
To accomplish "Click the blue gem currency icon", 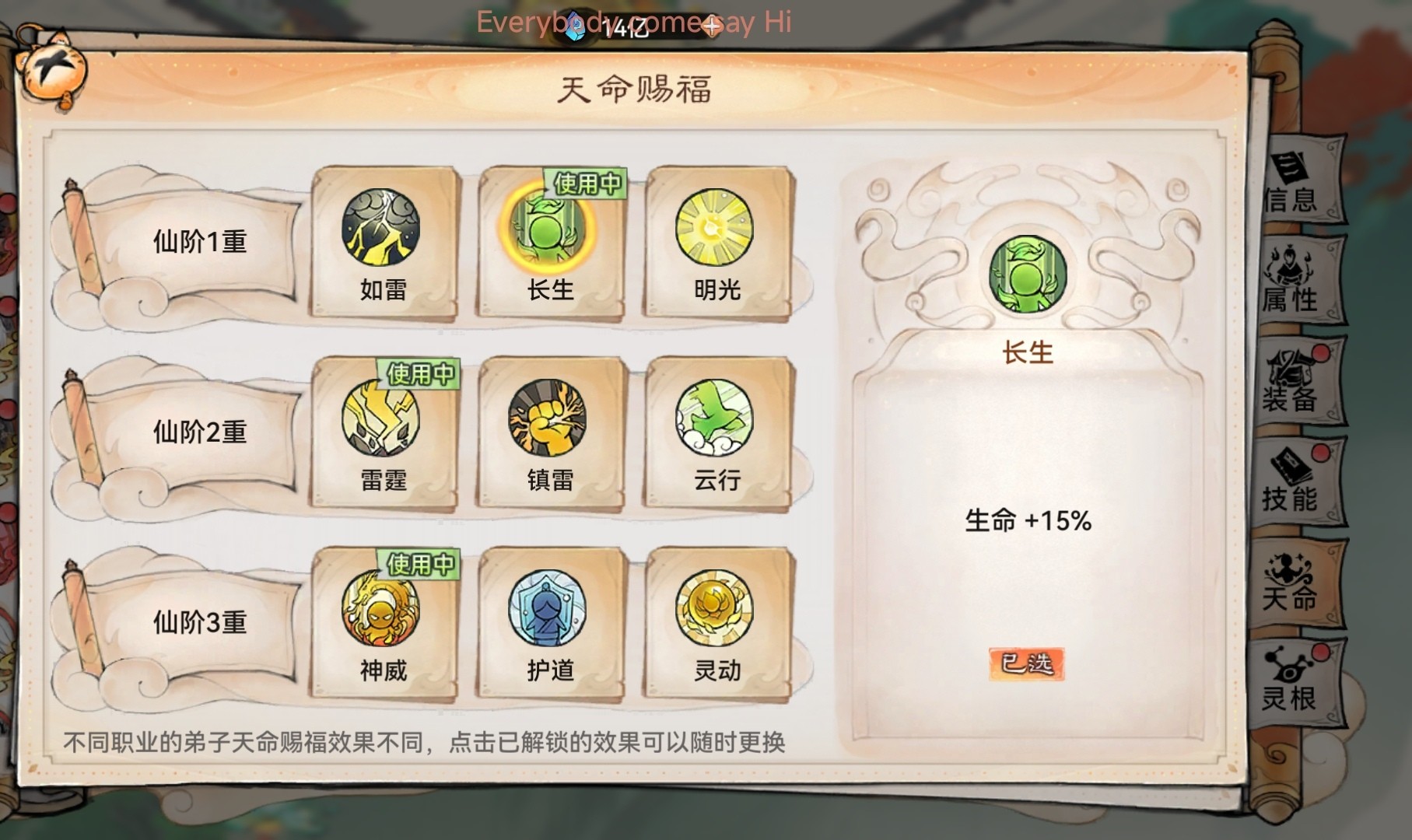I will pos(575,26).
